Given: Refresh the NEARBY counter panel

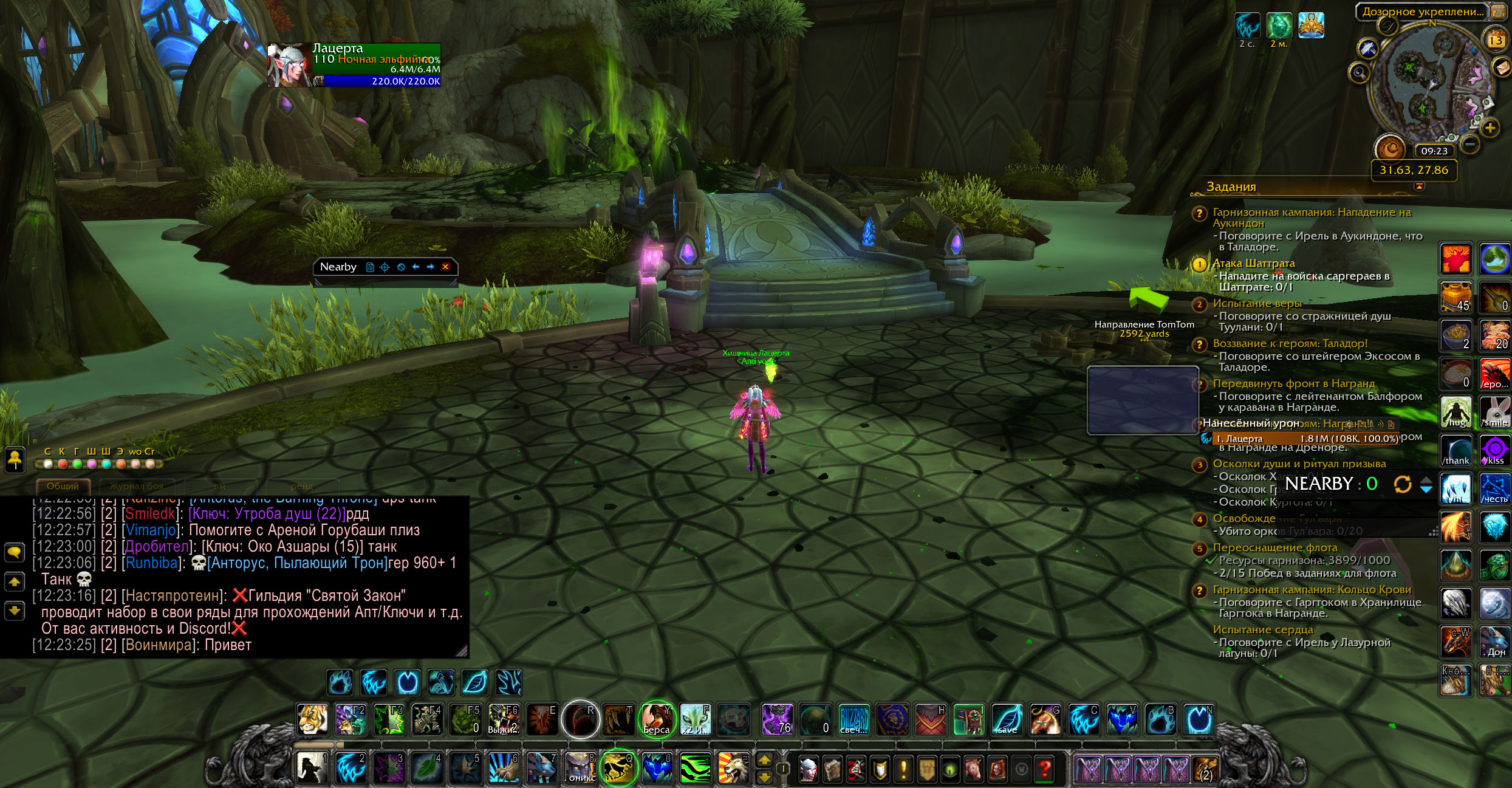Looking at the screenshot, I should click(1402, 484).
